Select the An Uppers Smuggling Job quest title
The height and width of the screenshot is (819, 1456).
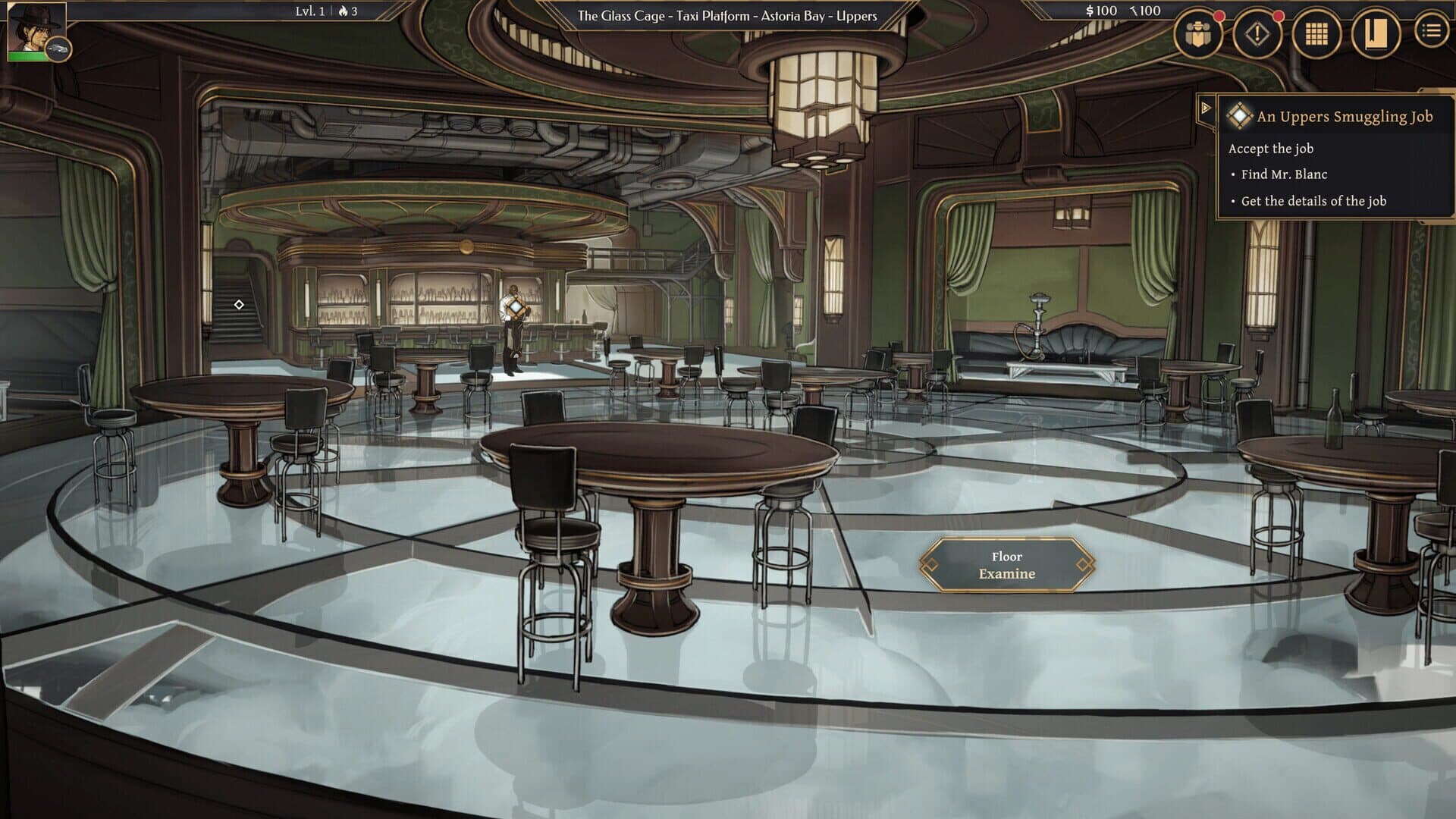pos(1345,117)
